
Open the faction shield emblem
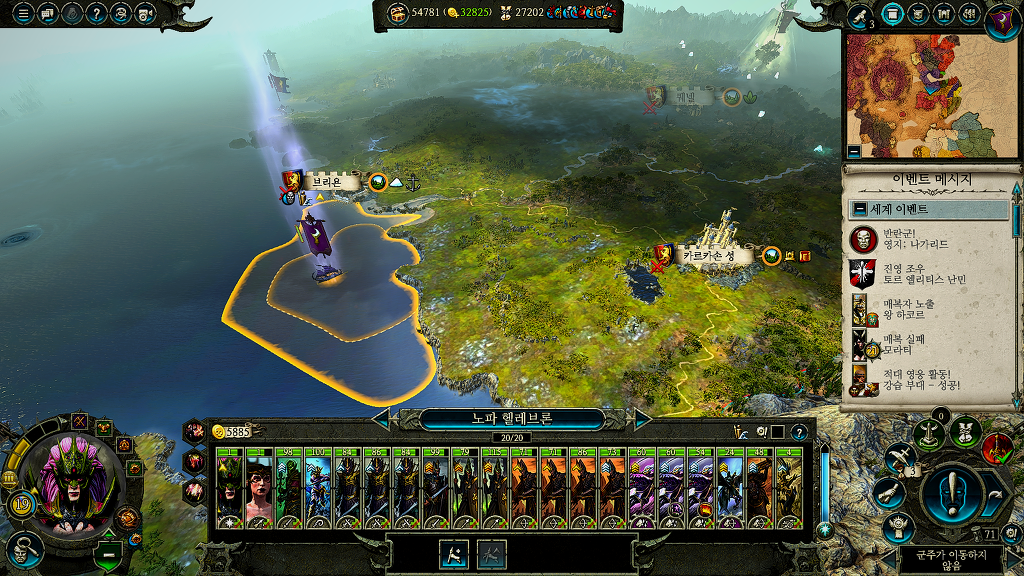(1001, 17)
